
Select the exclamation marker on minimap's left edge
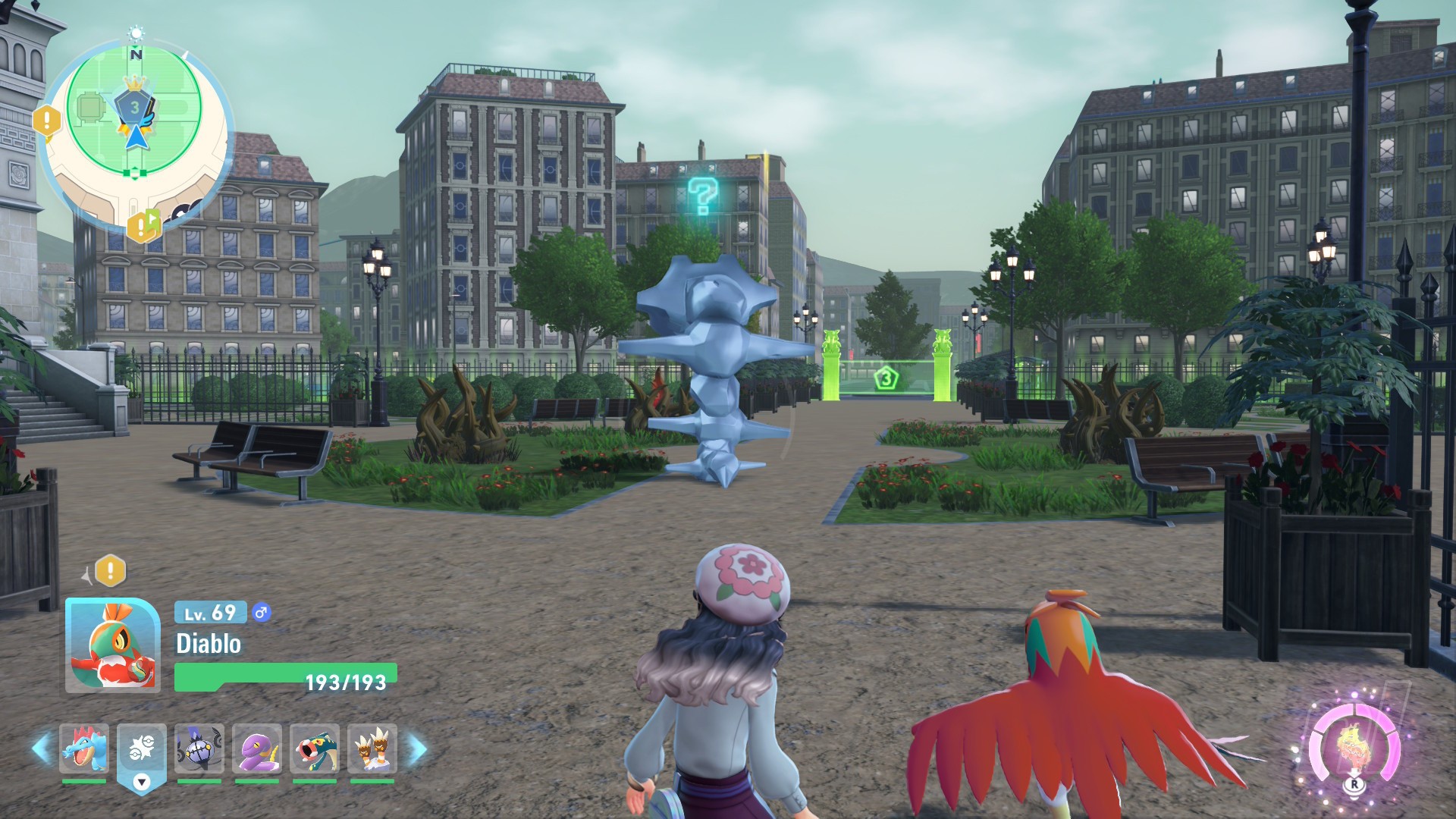pyautogui.click(x=47, y=120)
